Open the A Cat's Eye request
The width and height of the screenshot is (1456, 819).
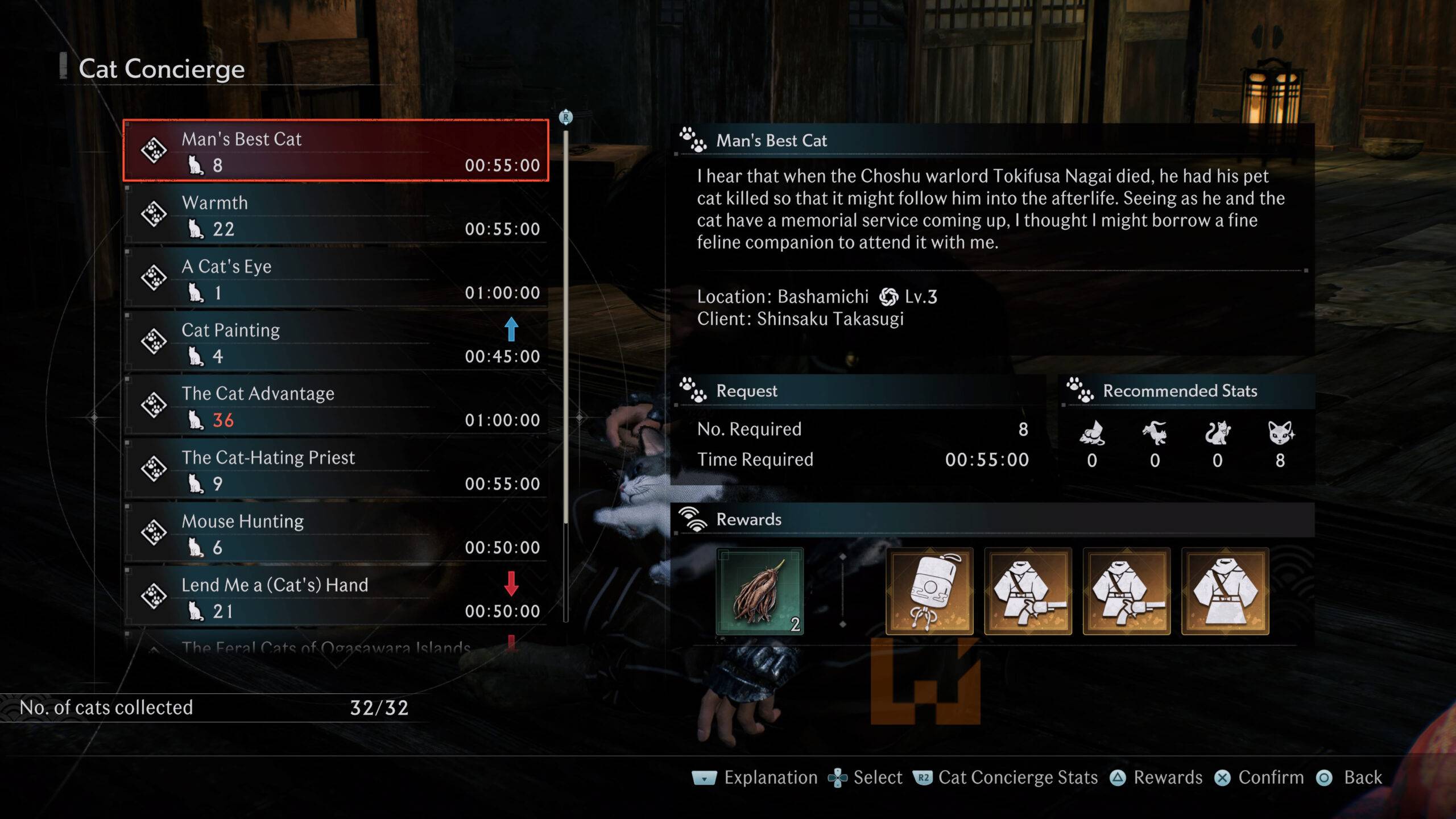[336, 279]
